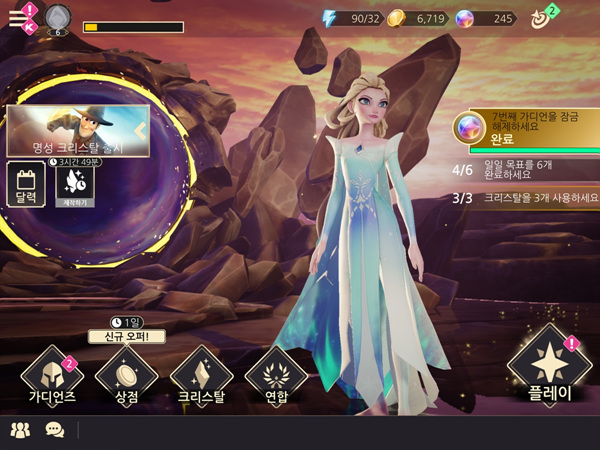Tap the 신규 오퍼 new offer tag
The width and height of the screenshot is (600, 450).
tap(126, 336)
